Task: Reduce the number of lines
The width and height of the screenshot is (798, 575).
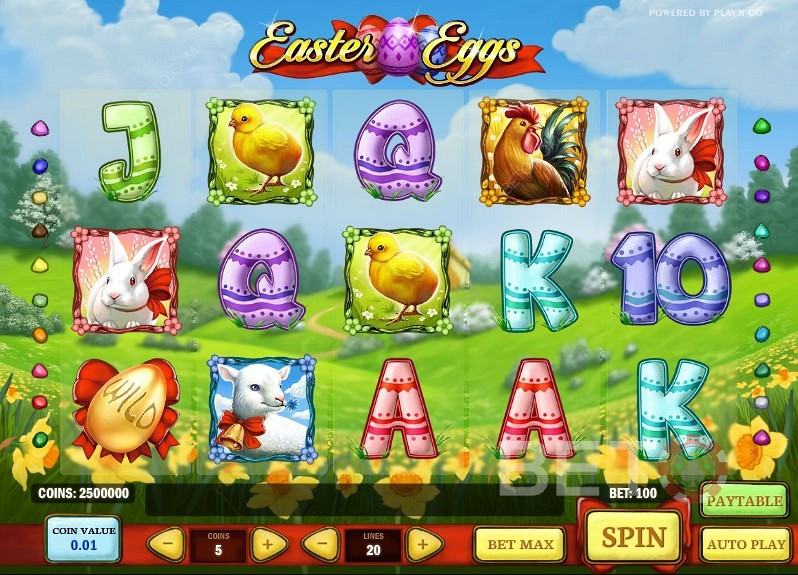Action: click(x=320, y=544)
